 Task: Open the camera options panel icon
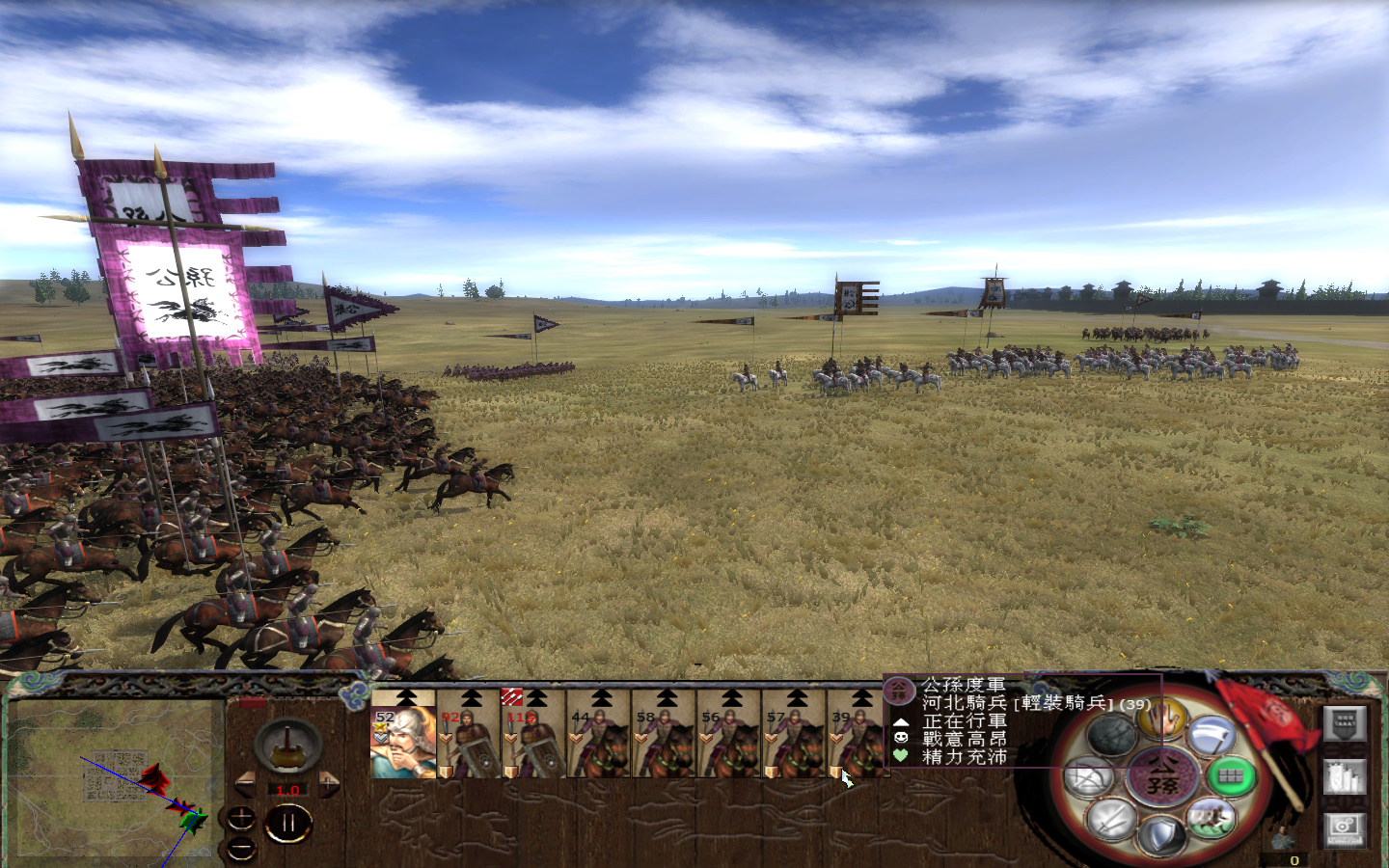pos(1343,831)
